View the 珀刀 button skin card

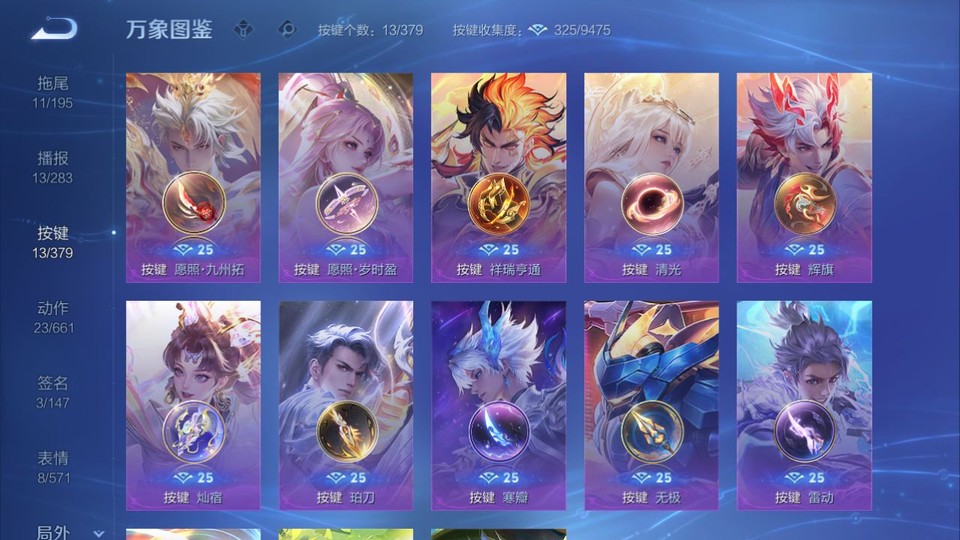point(346,405)
